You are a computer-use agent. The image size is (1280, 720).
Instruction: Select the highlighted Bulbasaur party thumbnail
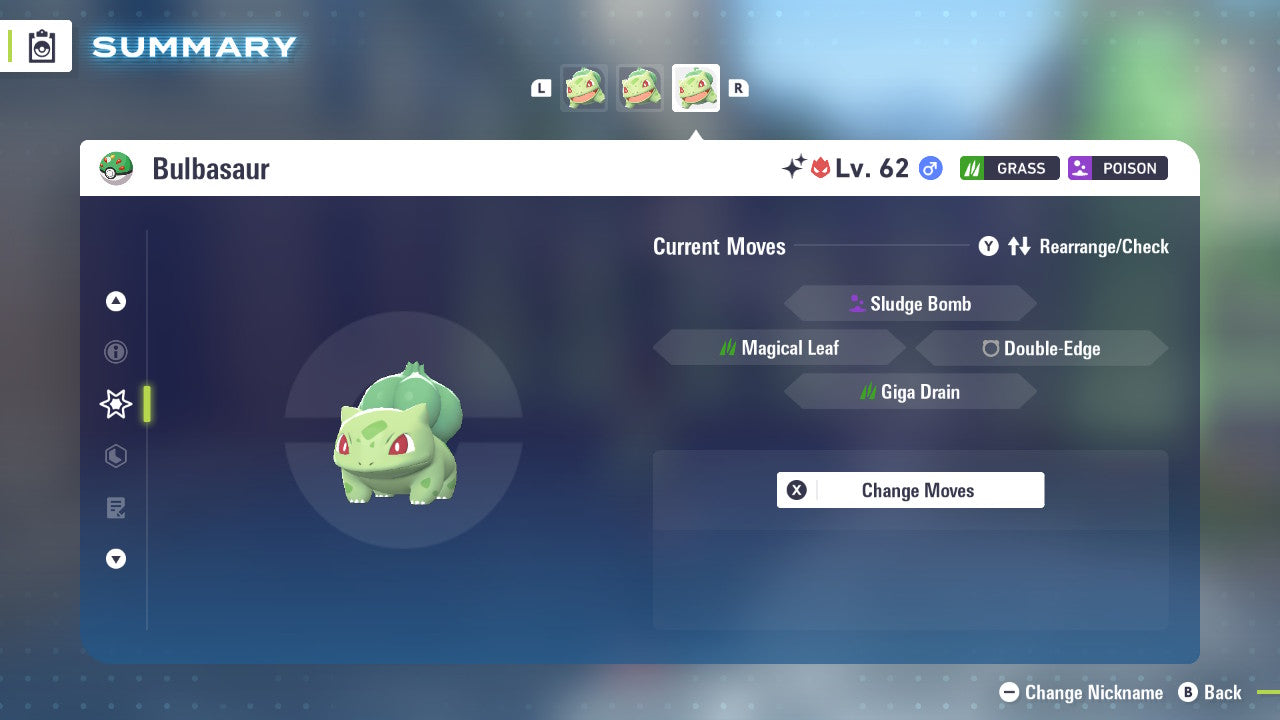point(696,87)
